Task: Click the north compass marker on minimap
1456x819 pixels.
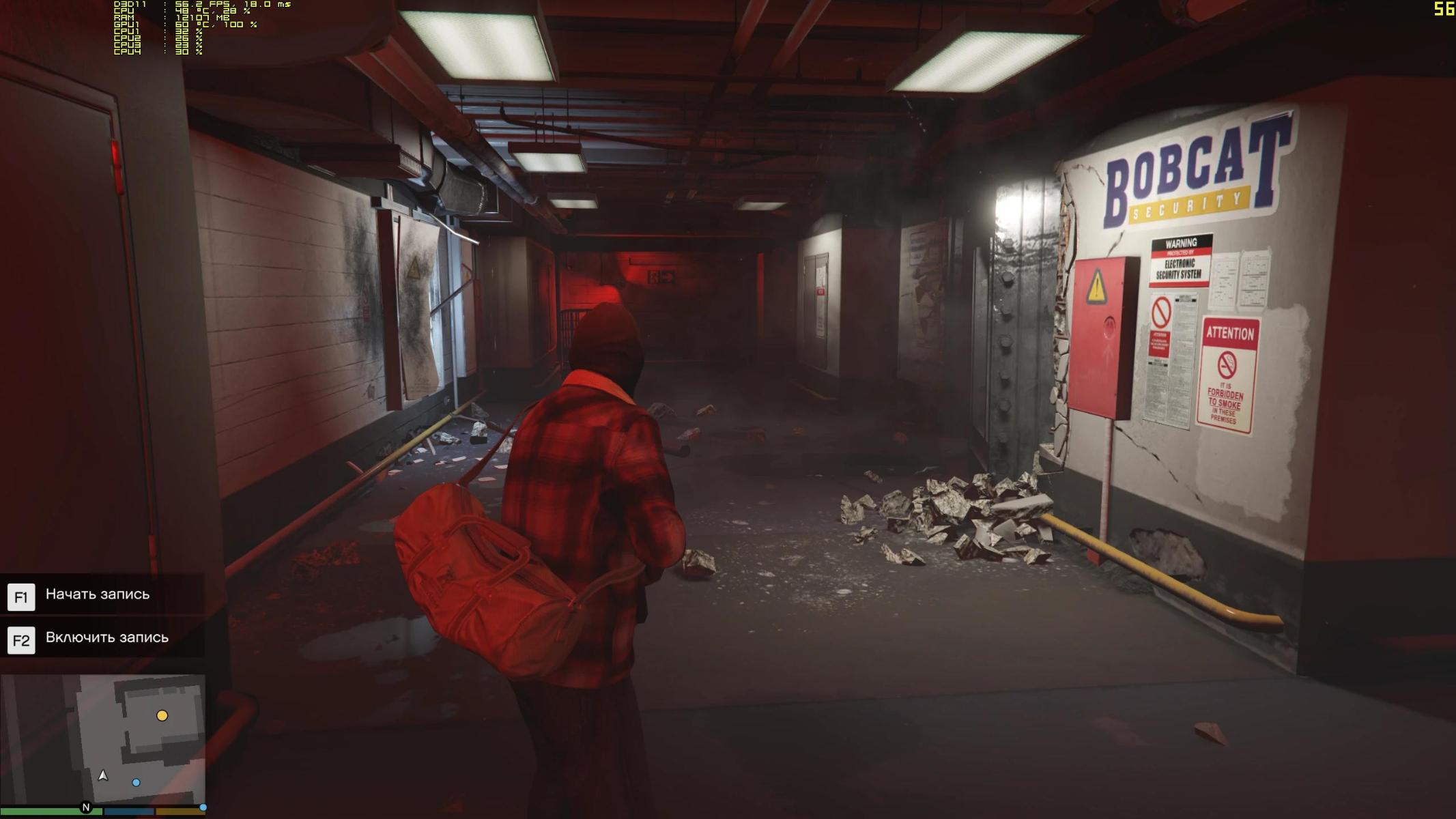Action: coord(86,807)
